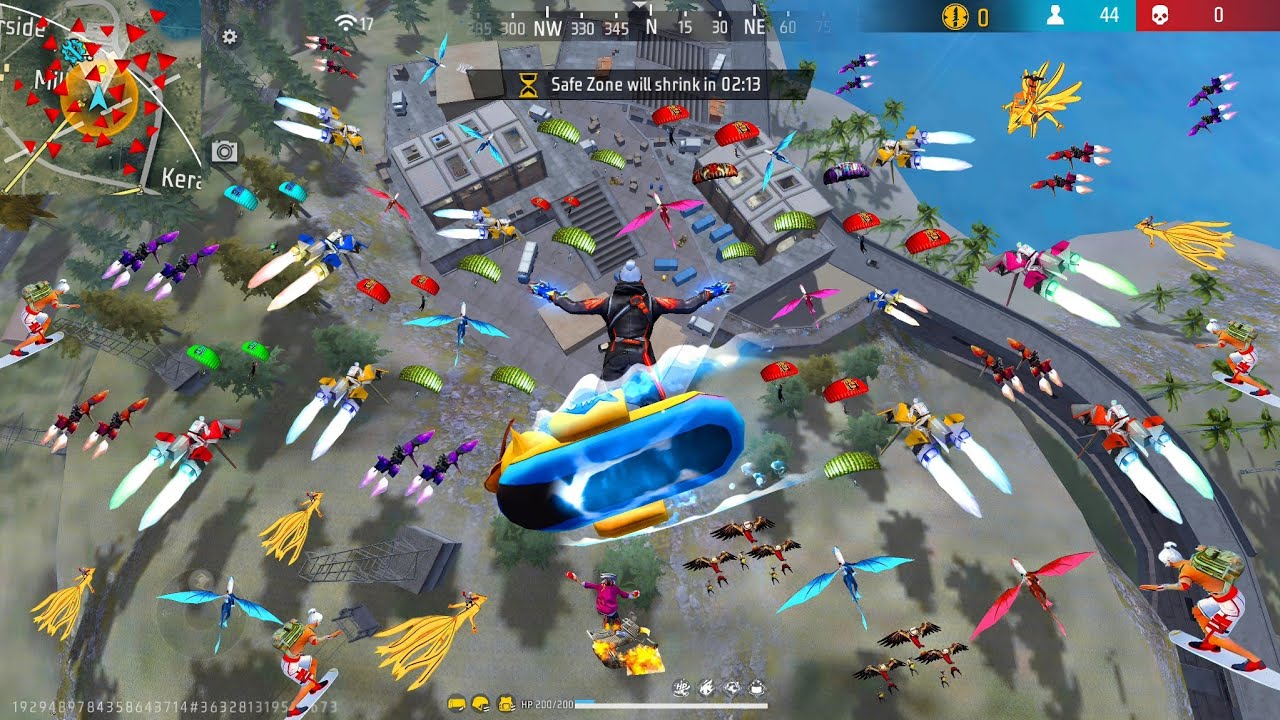Select the HP skill icon
This screenshot has height=720, width=1280.
tap(681, 687)
